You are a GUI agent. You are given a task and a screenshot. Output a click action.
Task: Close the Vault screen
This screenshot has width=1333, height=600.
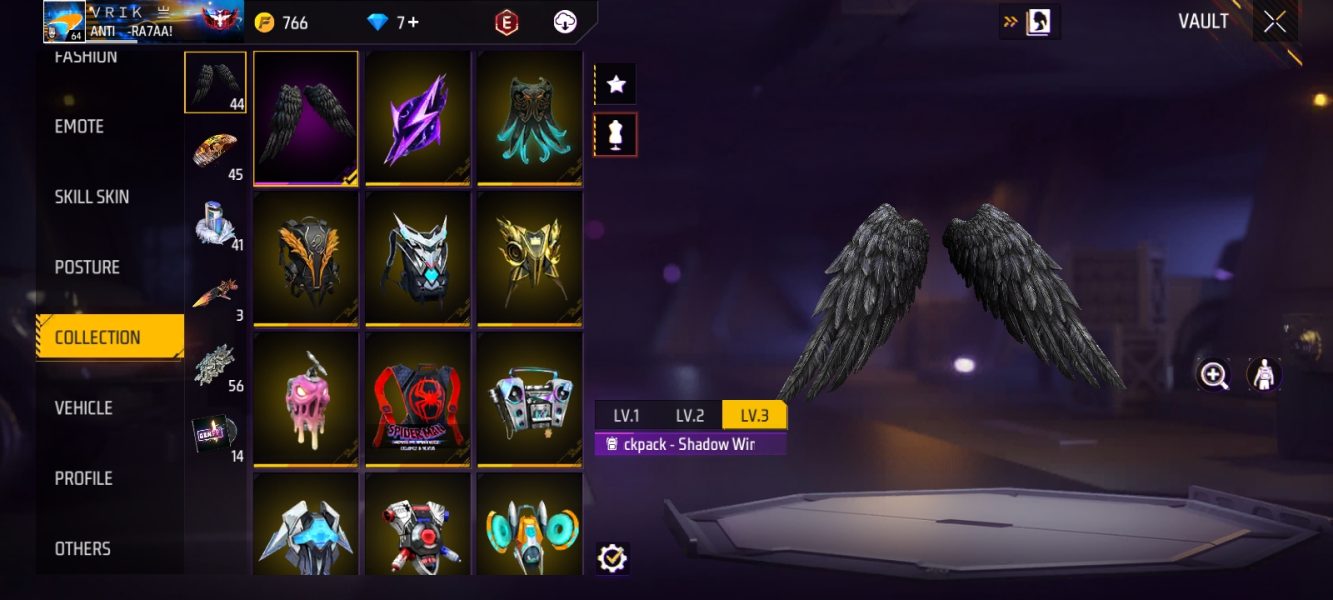tap(1274, 22)
